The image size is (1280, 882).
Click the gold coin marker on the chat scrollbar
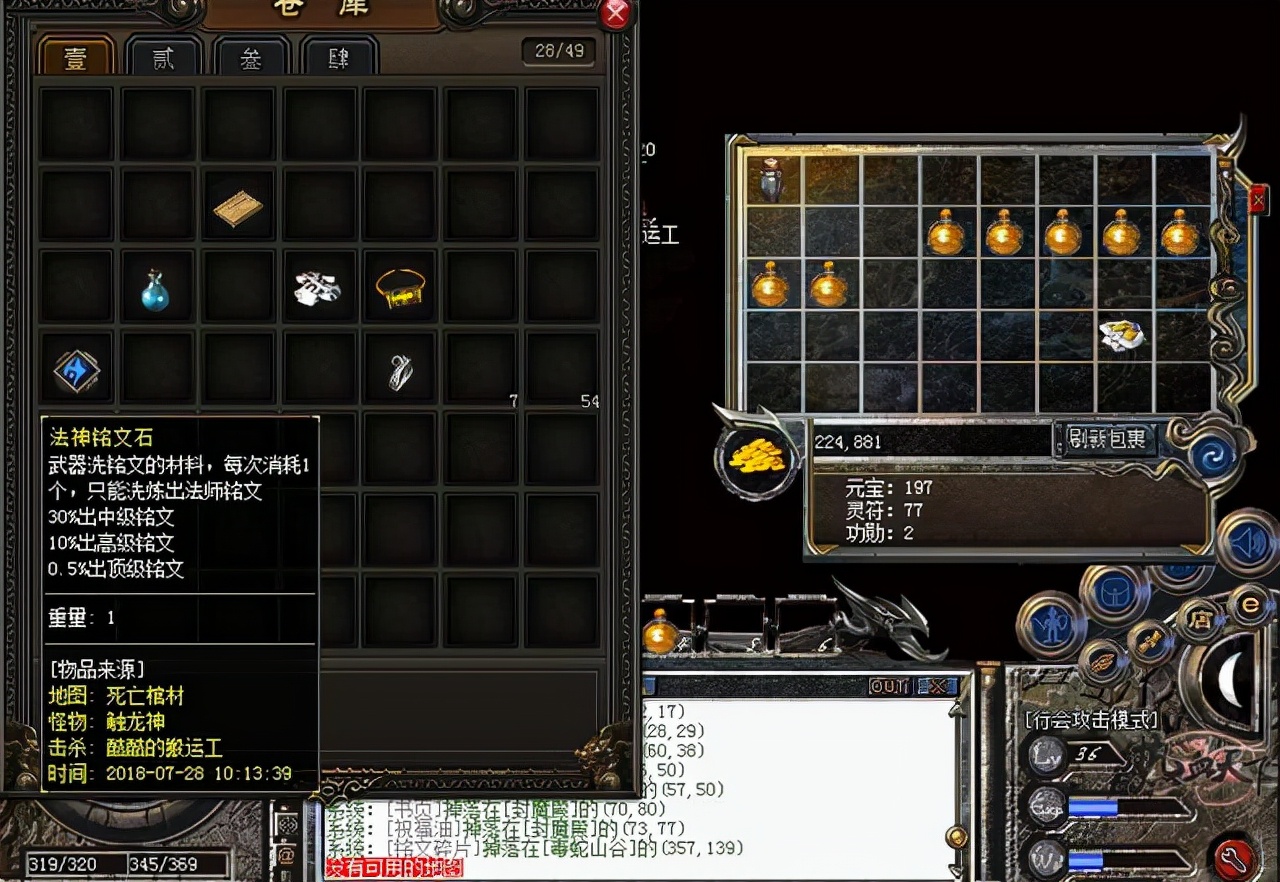pyautogui.click(x=957, y=838)
